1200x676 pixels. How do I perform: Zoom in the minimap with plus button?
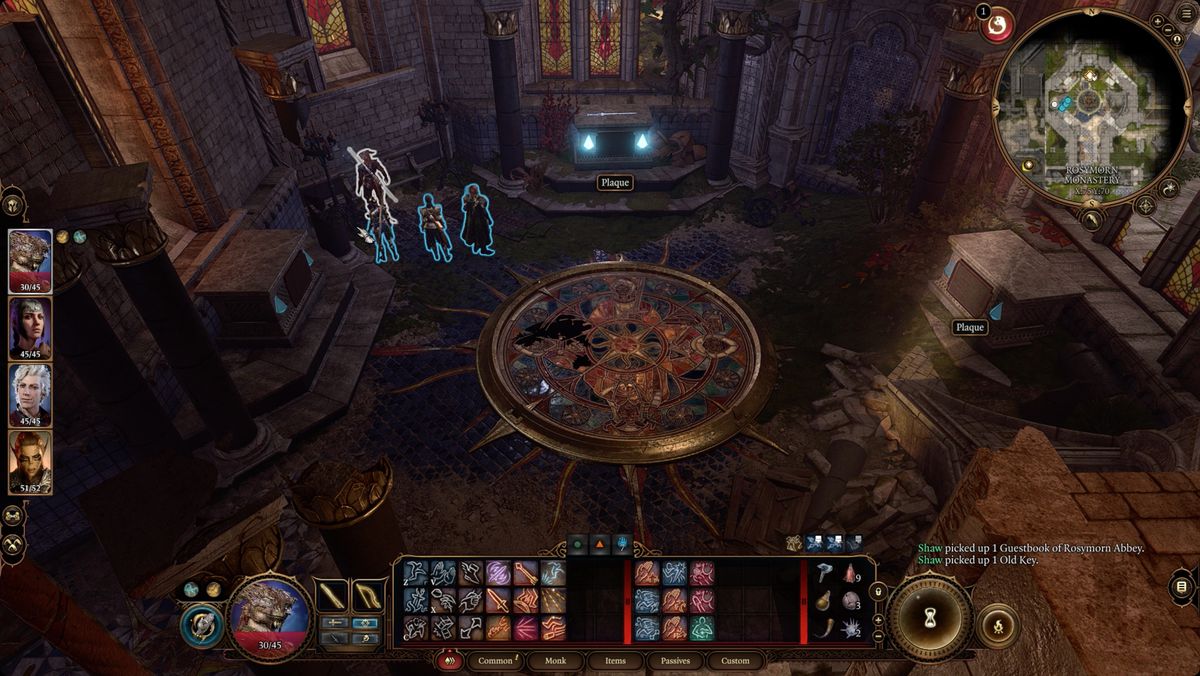tap(1157, 22)
